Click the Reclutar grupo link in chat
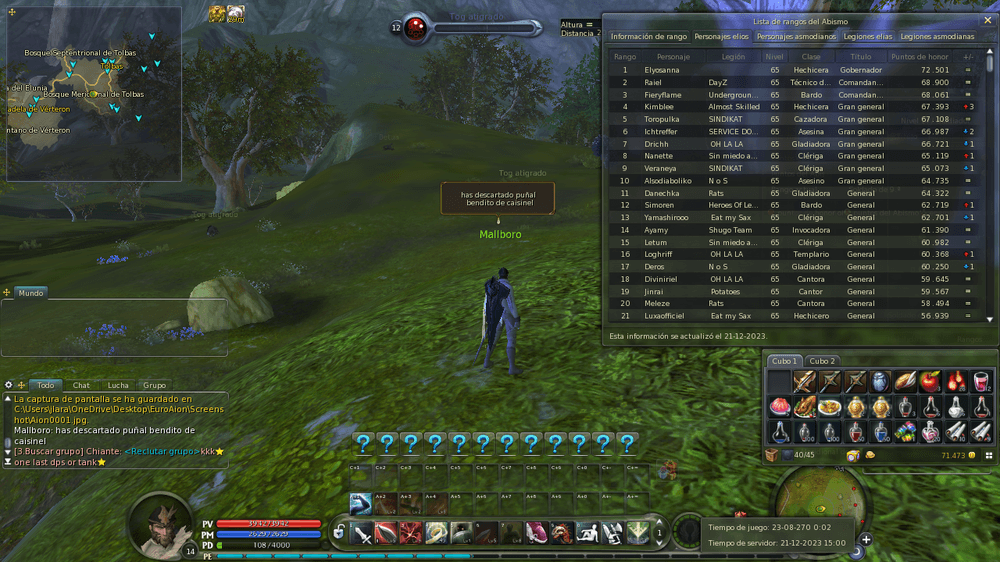The height and width of the screenshot is (562, 1000). (x=161, y=452)
